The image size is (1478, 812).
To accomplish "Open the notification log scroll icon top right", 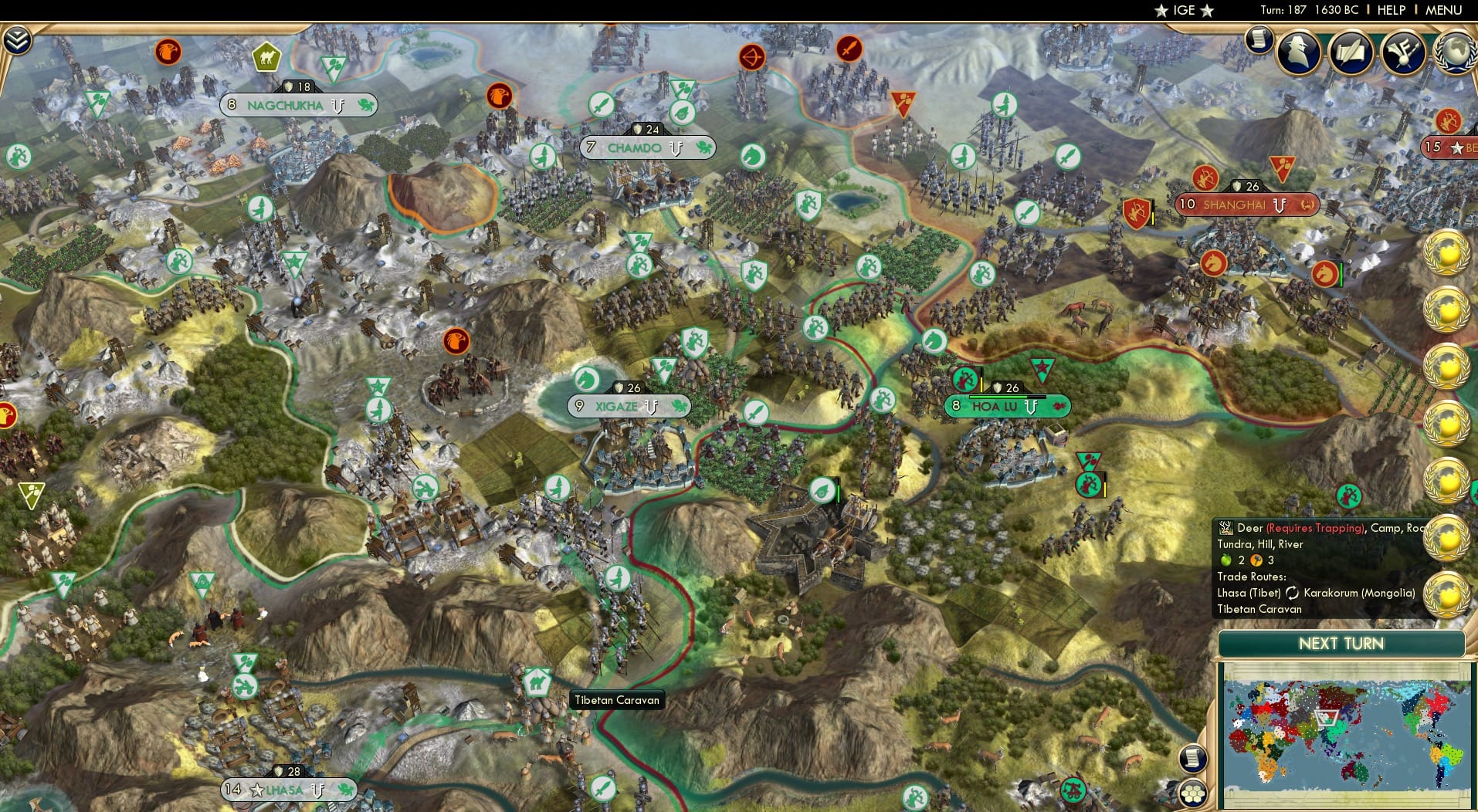I will 1259,39.
